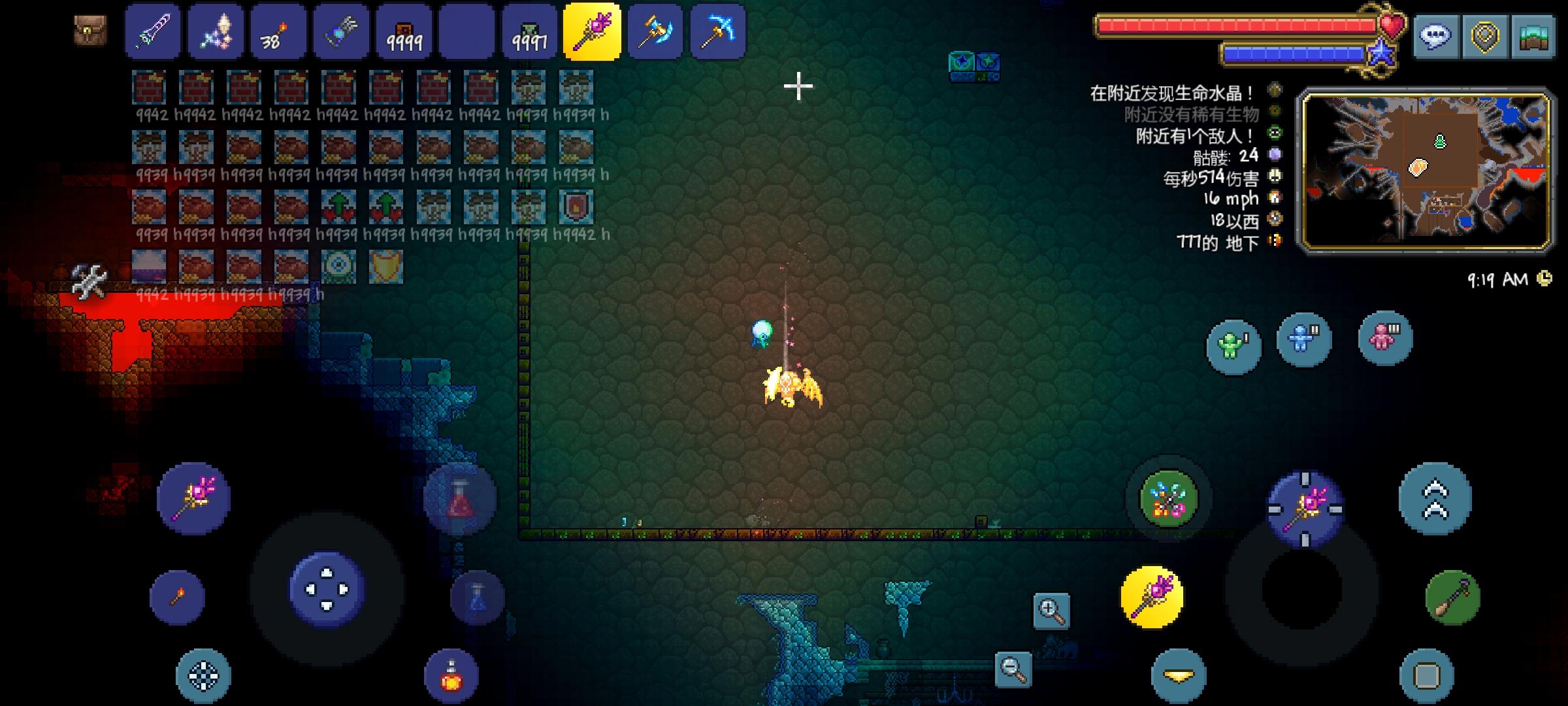Select the highlighted magic staff hotbar slot

(591, 31)
